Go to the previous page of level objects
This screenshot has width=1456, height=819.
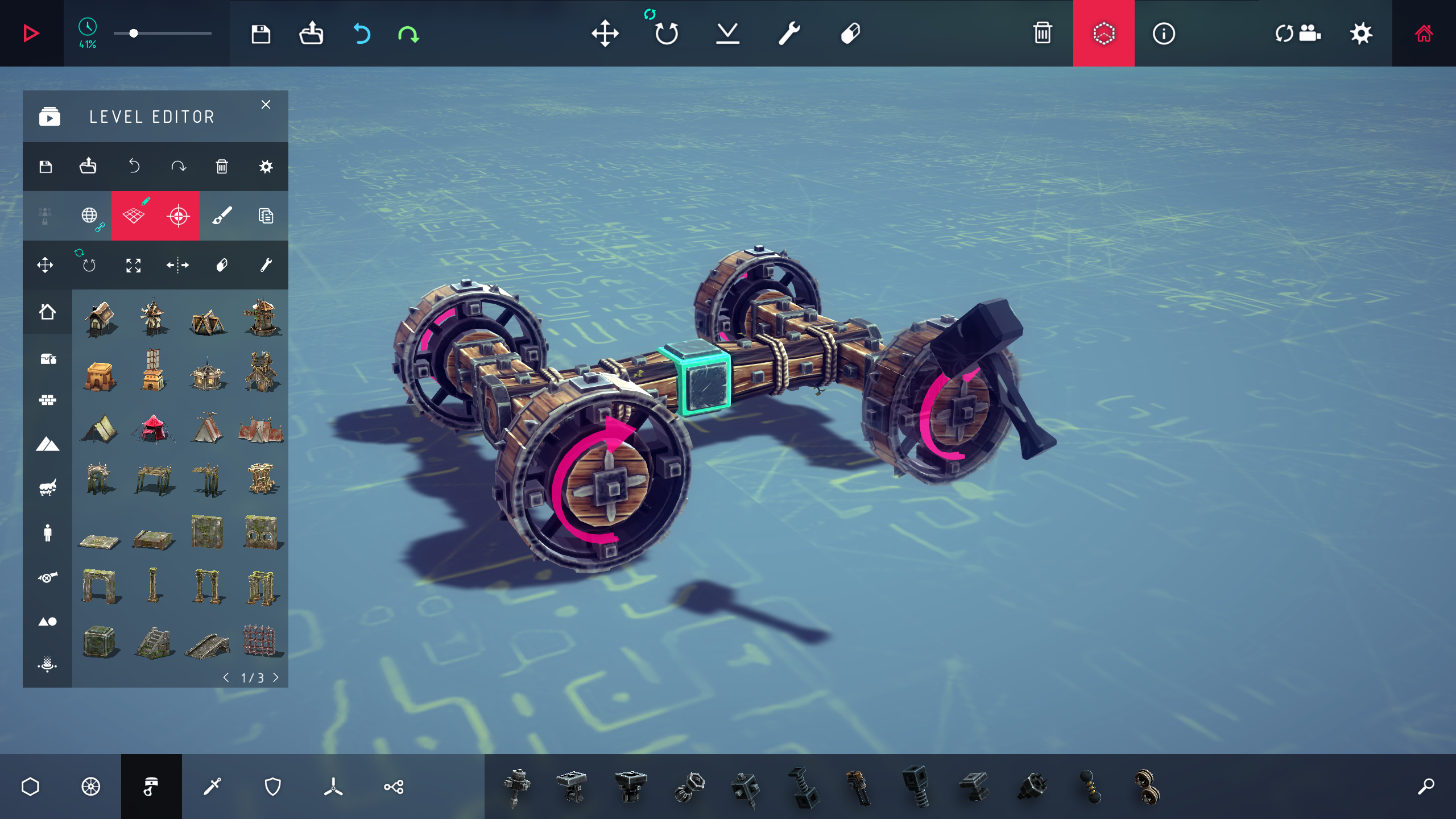(225, 677)
